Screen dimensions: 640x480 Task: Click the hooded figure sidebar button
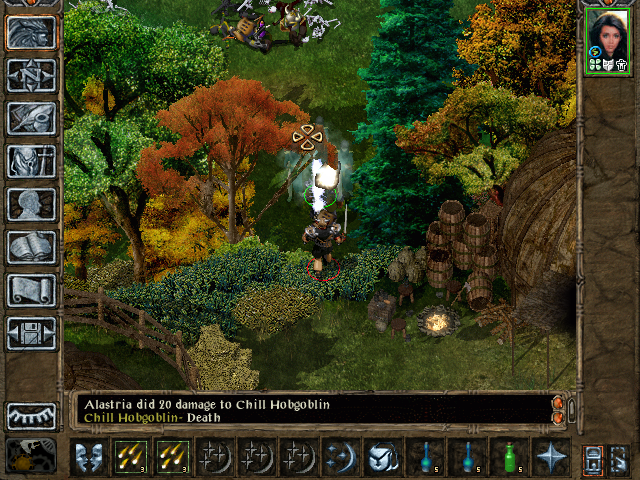pyautogui.click(x=31, y=161)
